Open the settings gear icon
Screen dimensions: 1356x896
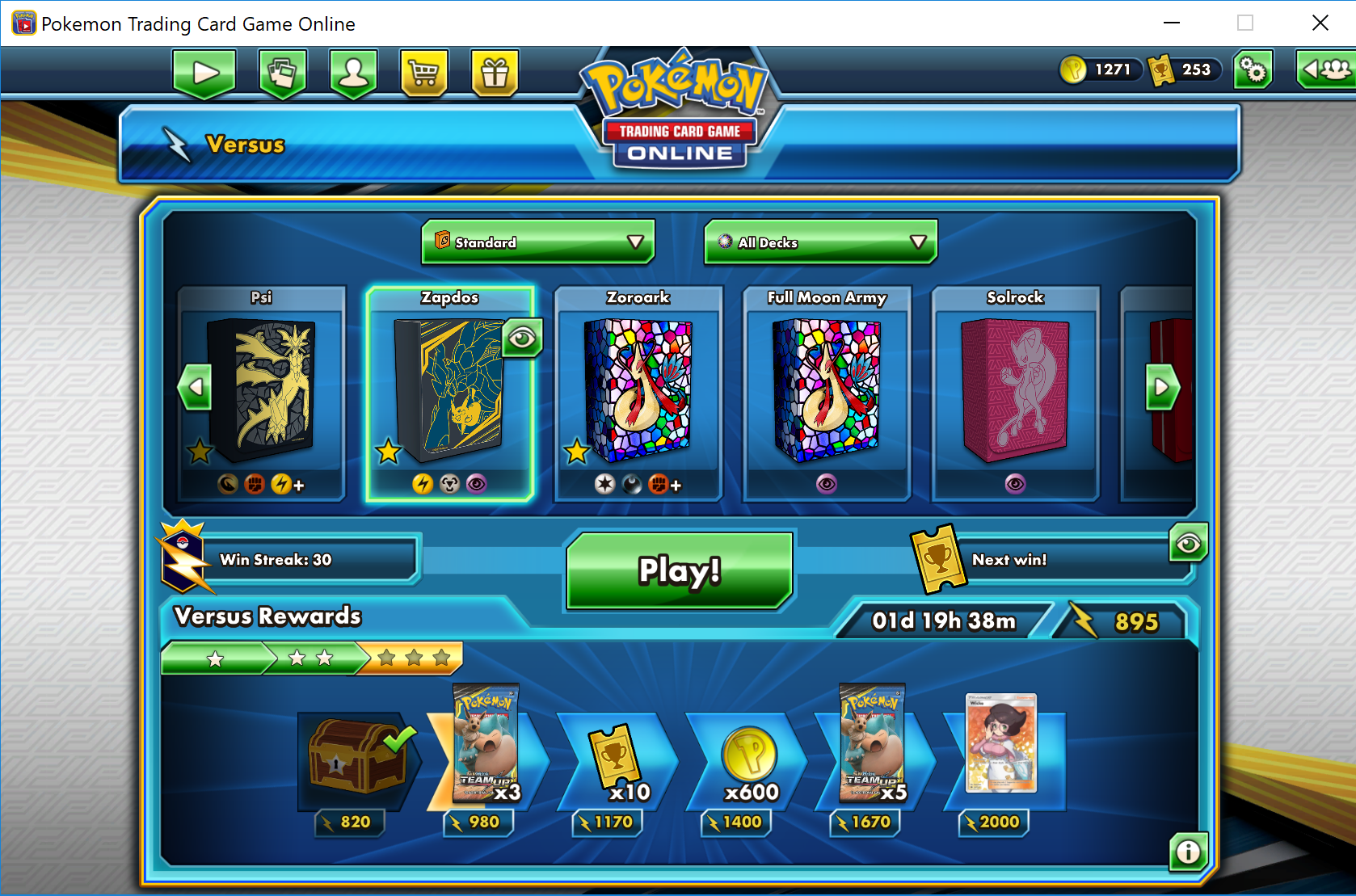click(x=1252, y=70)
